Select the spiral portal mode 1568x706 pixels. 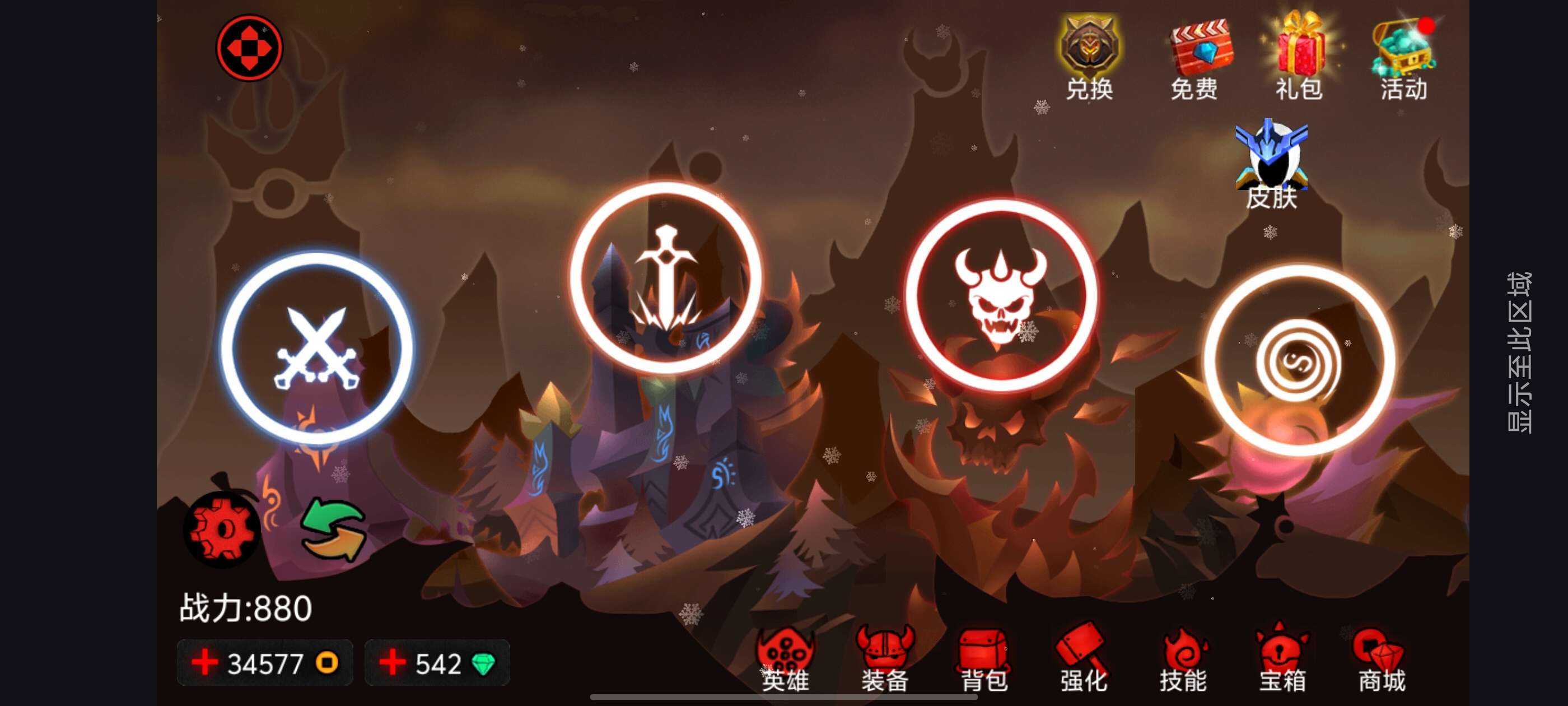point(1300,361)
